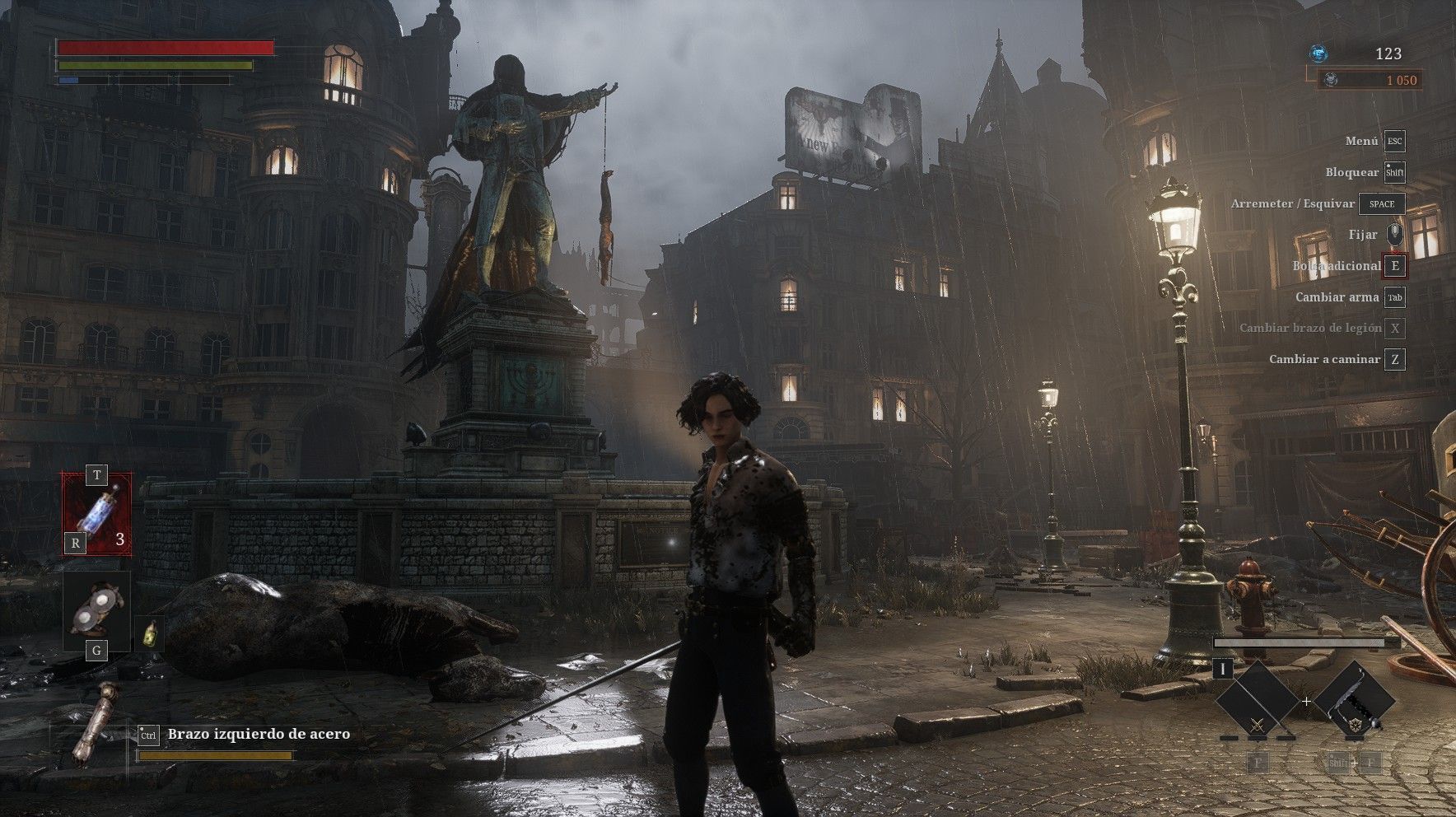Use the goggles item in belt slot
Viewport: 1456px width, 817px height.
pos(97,609)
